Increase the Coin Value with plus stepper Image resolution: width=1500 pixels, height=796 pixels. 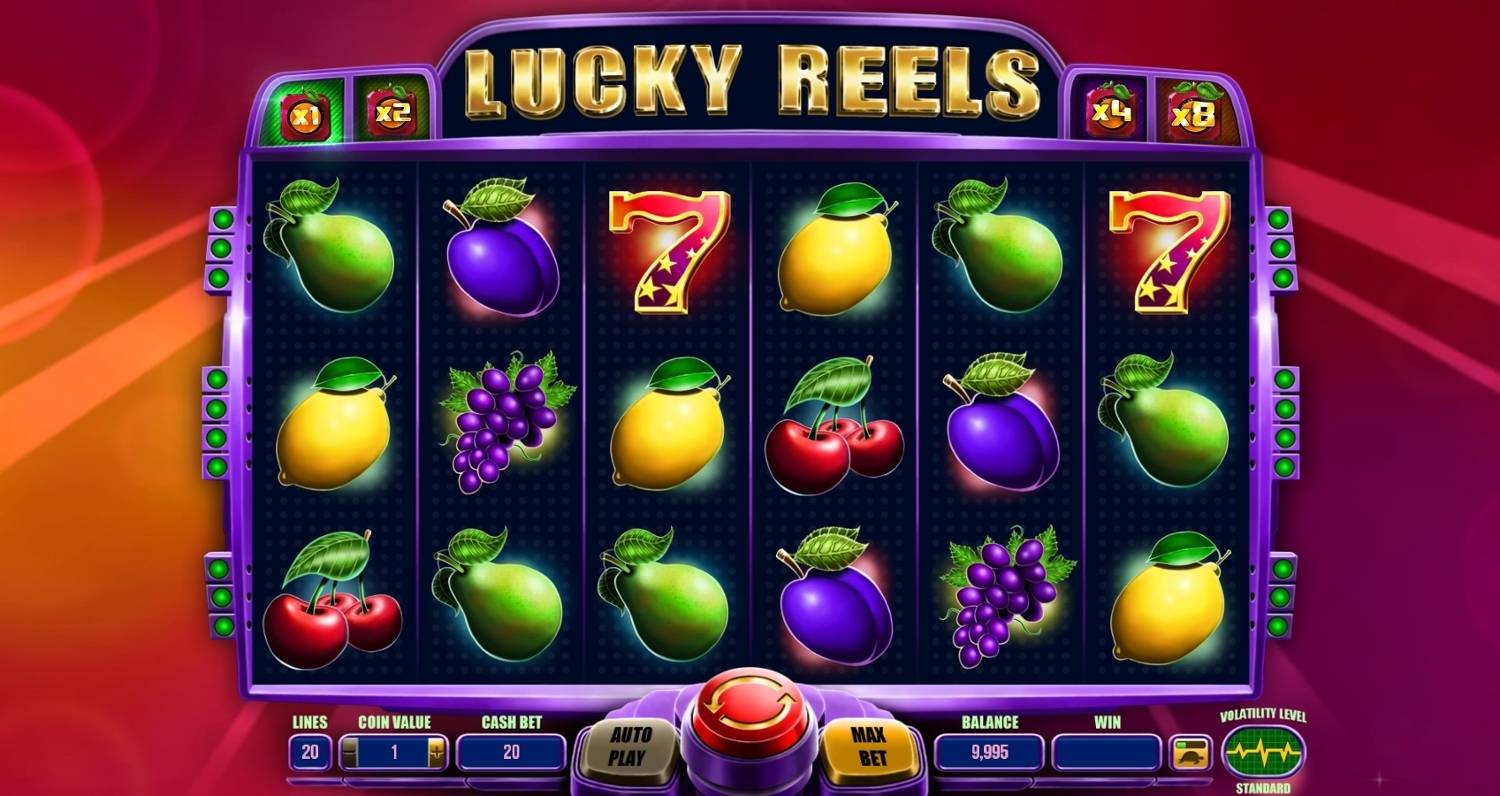(x=435, y=752)
